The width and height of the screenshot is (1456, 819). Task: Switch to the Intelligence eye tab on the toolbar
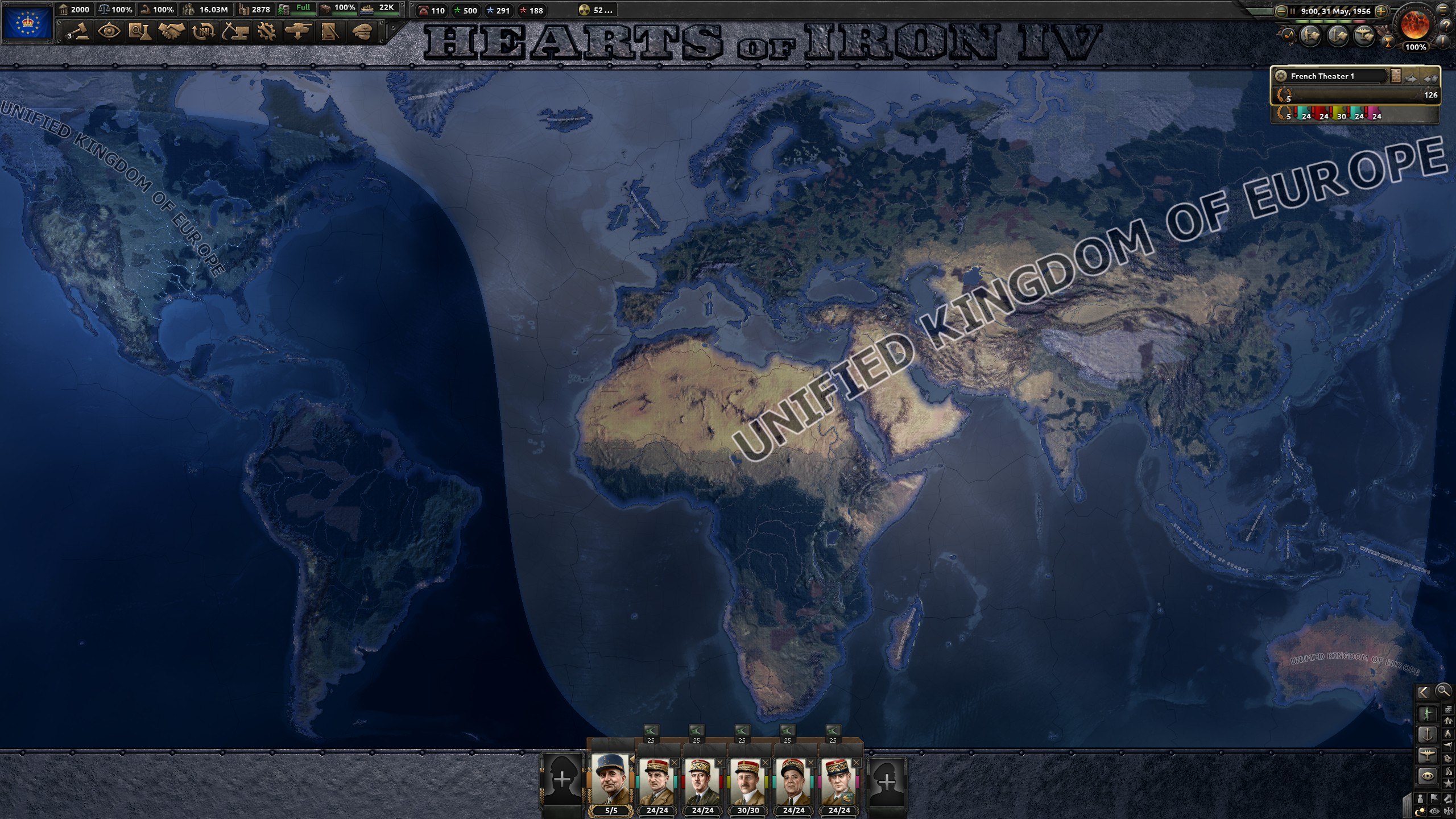click(108, 31)
